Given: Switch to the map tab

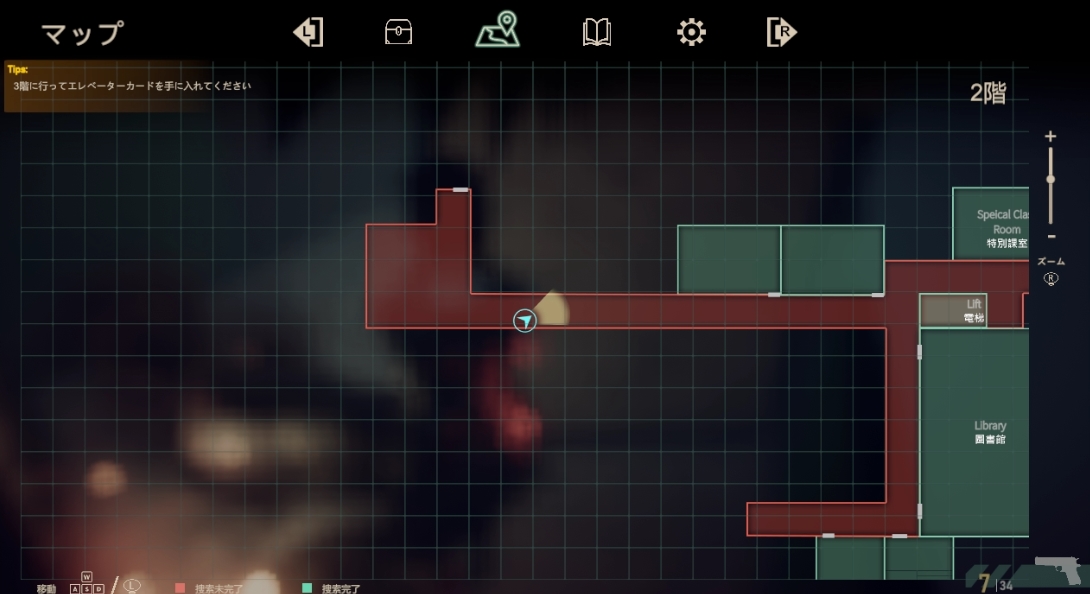Looking at the screenshot, I should 497,31.
